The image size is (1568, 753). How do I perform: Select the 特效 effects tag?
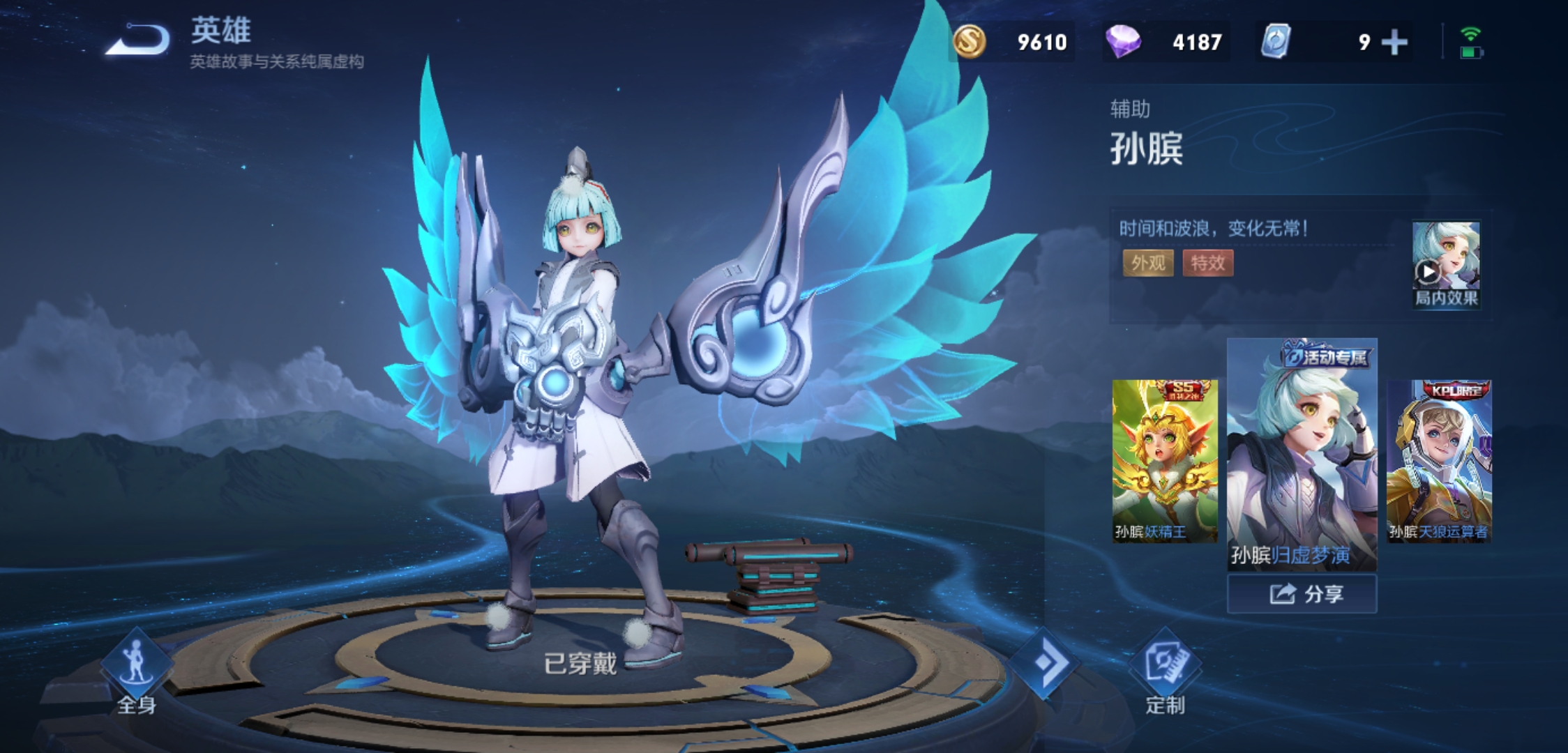(1207, 263)
